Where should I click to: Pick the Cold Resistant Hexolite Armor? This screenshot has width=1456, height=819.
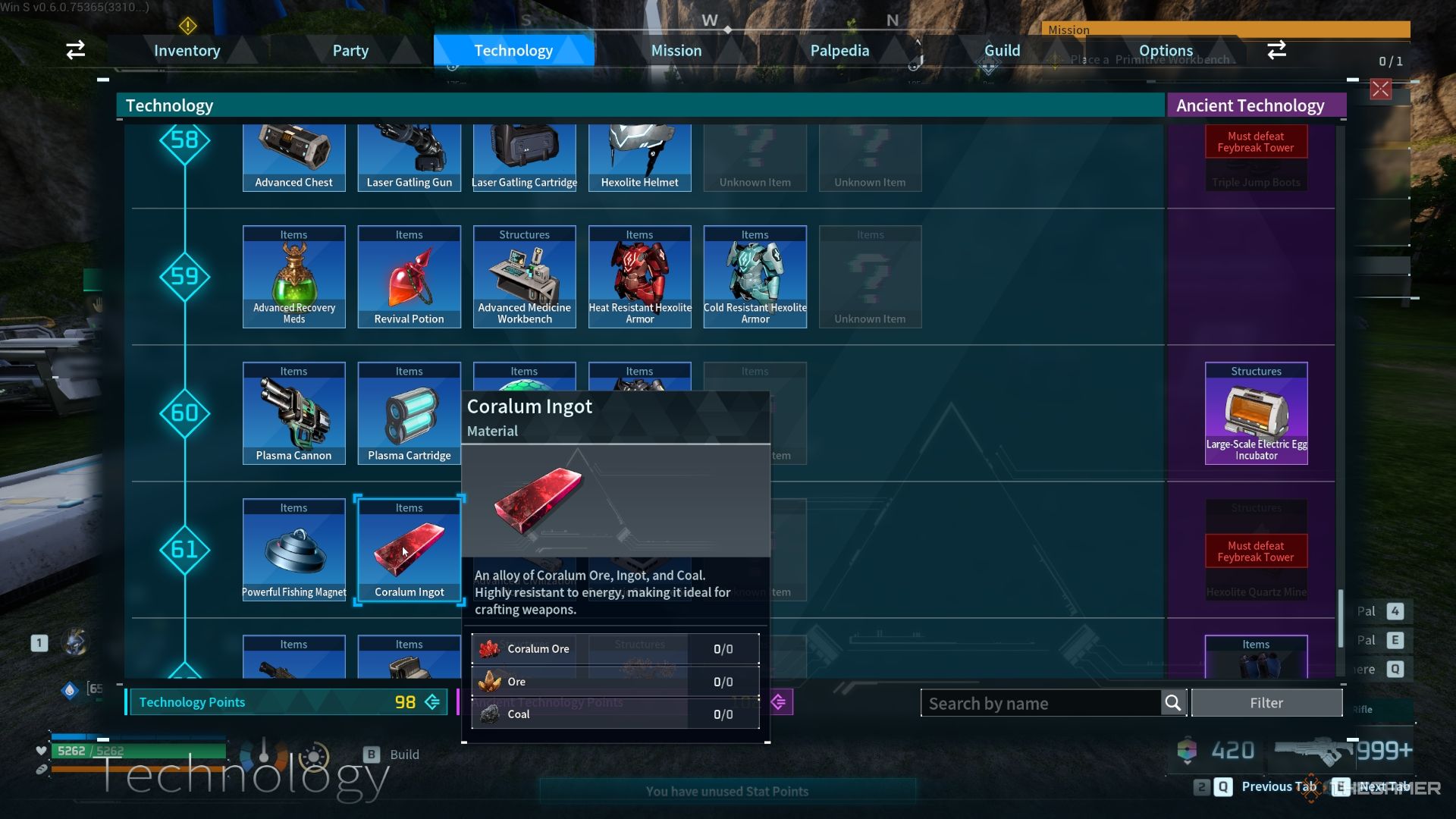point(755,277)
